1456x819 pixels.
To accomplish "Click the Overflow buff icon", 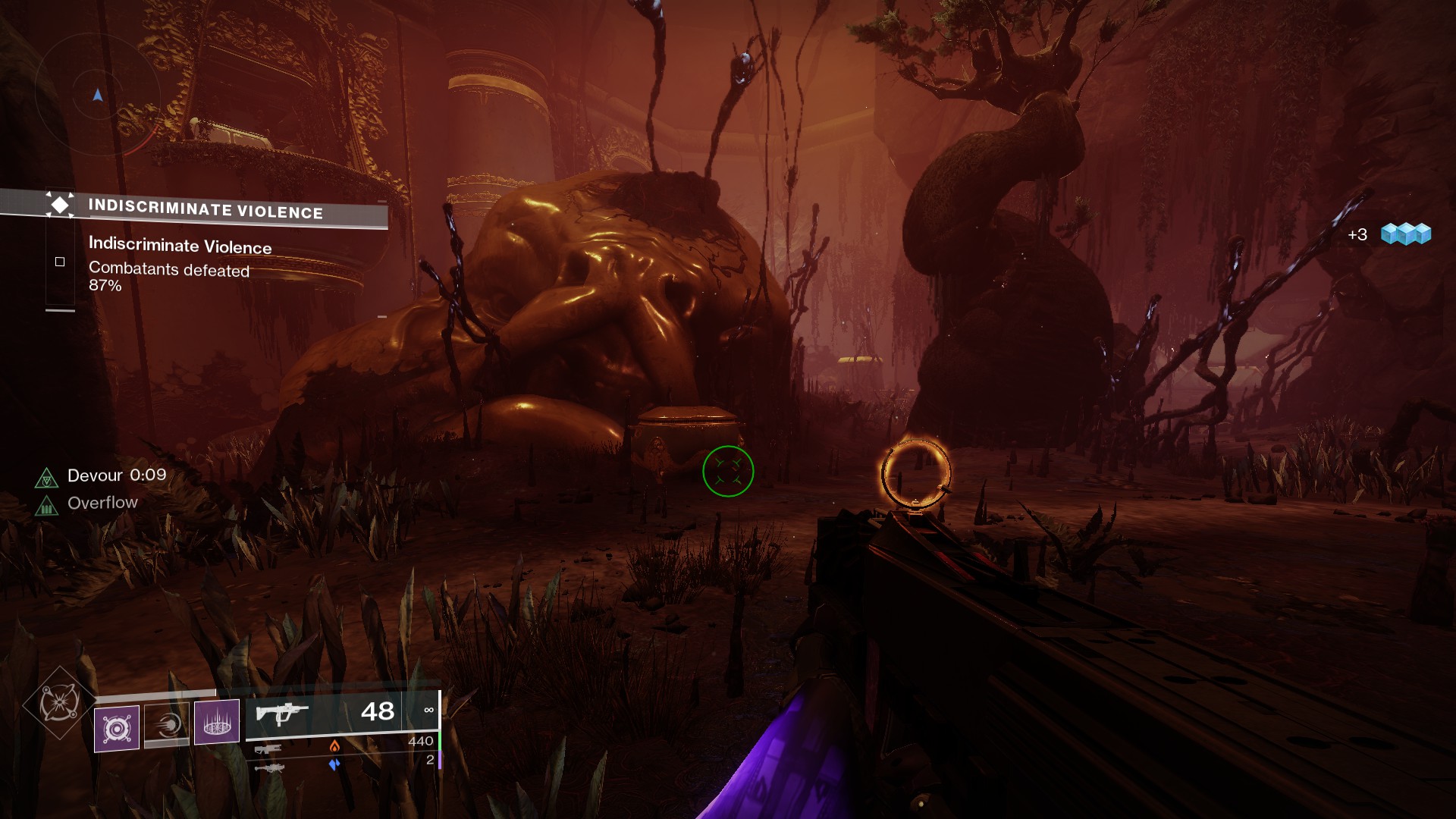I will [x=47, y=504].
